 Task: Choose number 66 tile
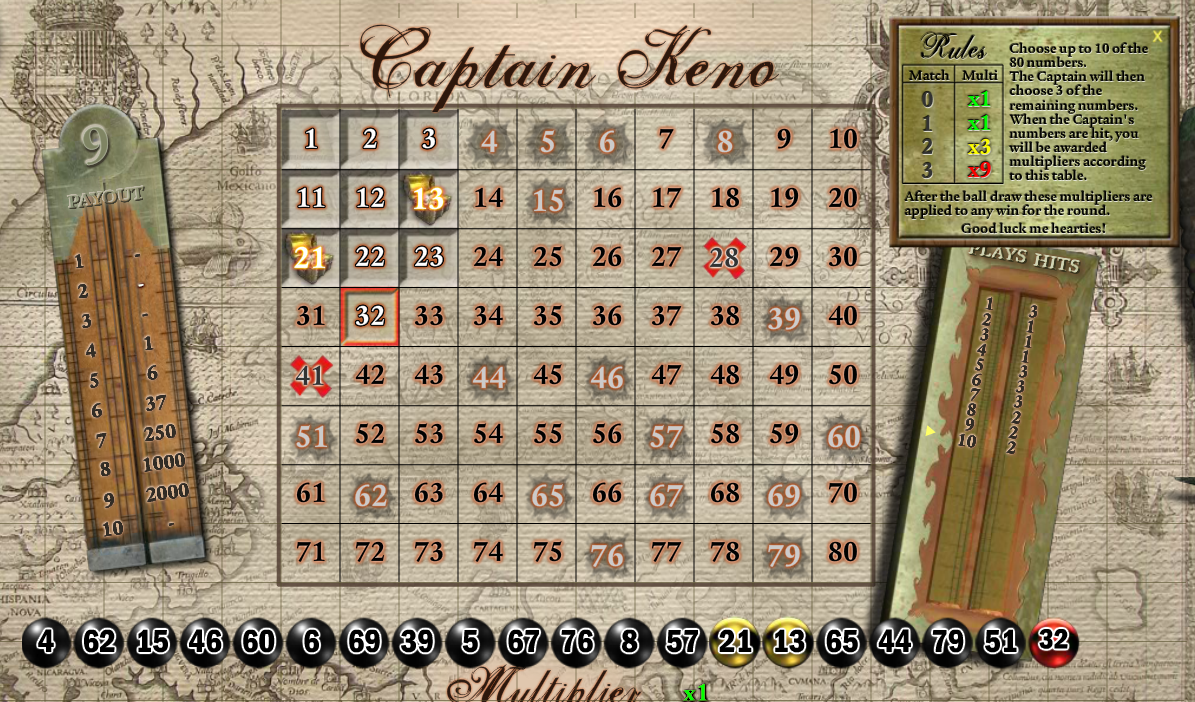[x=606, y=493]
